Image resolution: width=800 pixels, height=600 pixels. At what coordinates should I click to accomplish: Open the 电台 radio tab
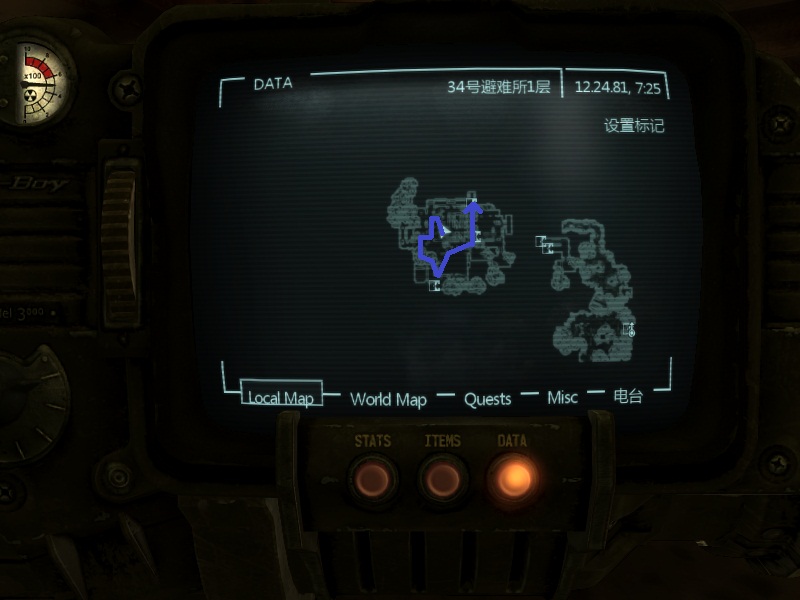(x=628, y=396)
